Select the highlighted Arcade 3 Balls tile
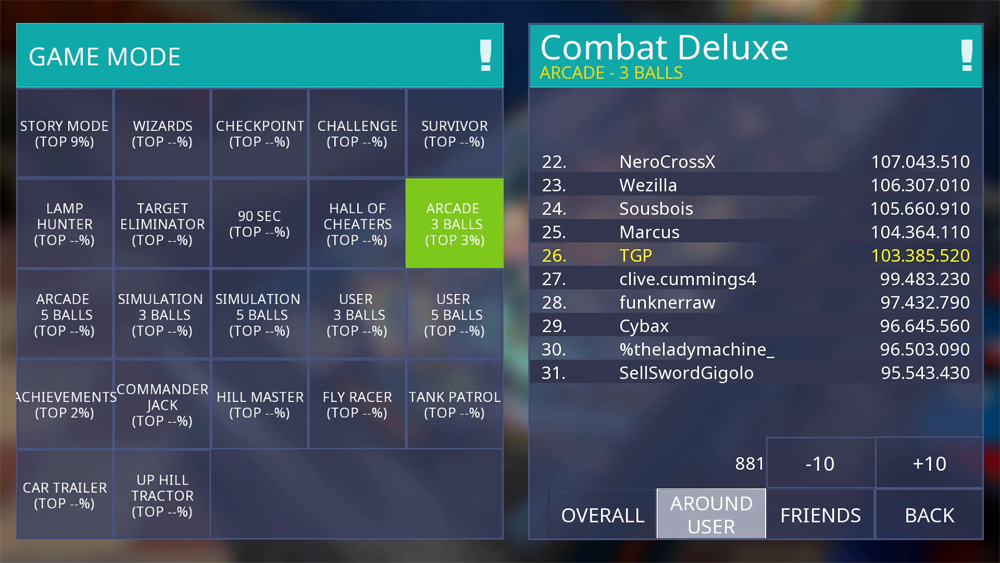The width and height of the screenshot is (1000, 563). (454, 224)
